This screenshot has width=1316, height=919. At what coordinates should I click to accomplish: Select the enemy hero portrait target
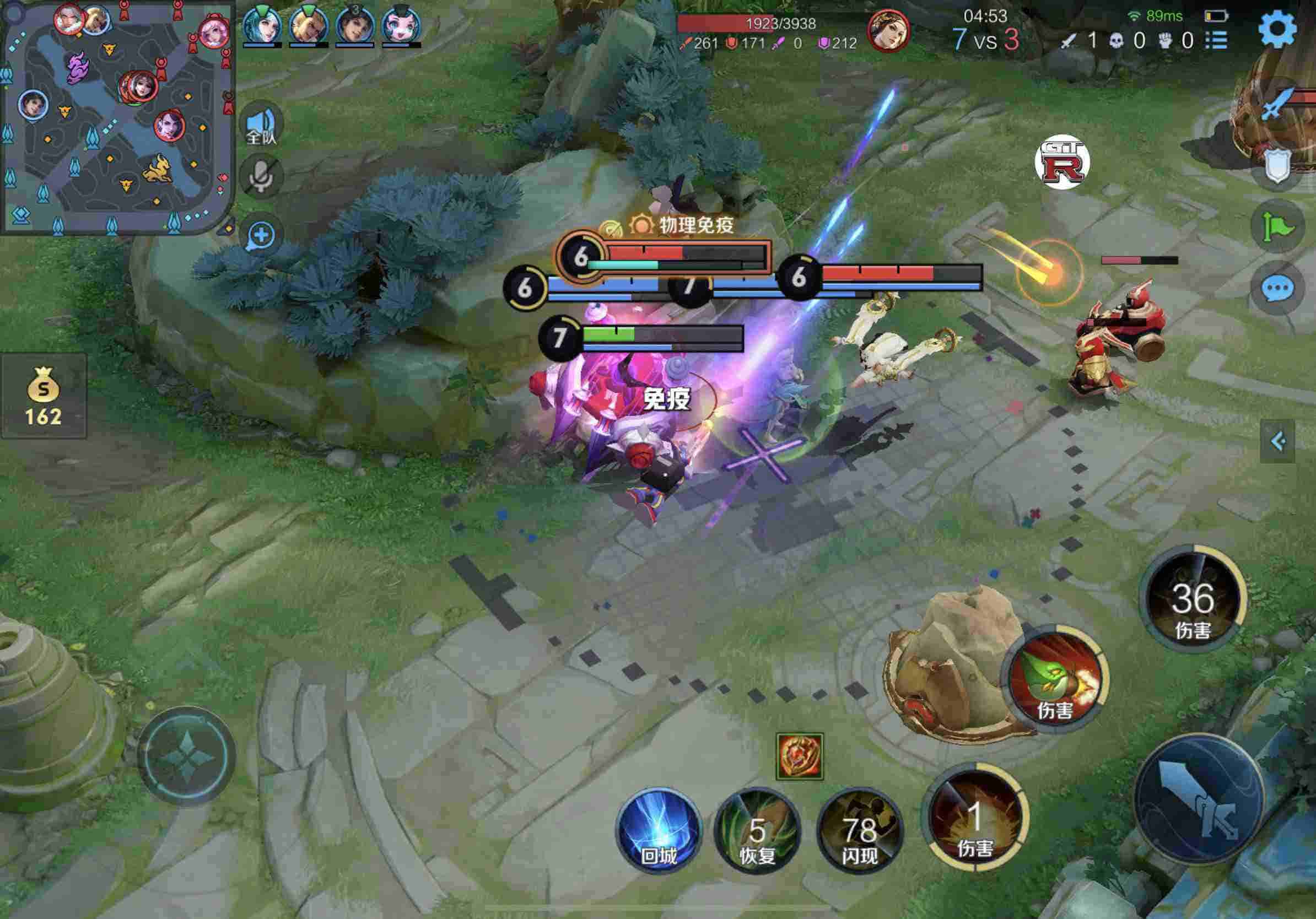888,30
